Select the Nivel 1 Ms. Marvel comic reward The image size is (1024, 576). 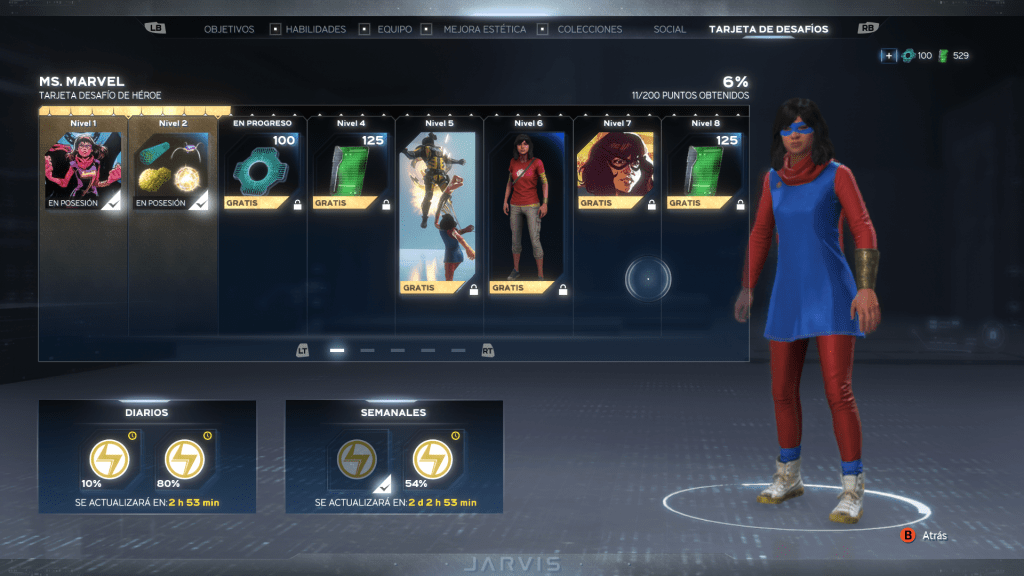coord(83,170)
